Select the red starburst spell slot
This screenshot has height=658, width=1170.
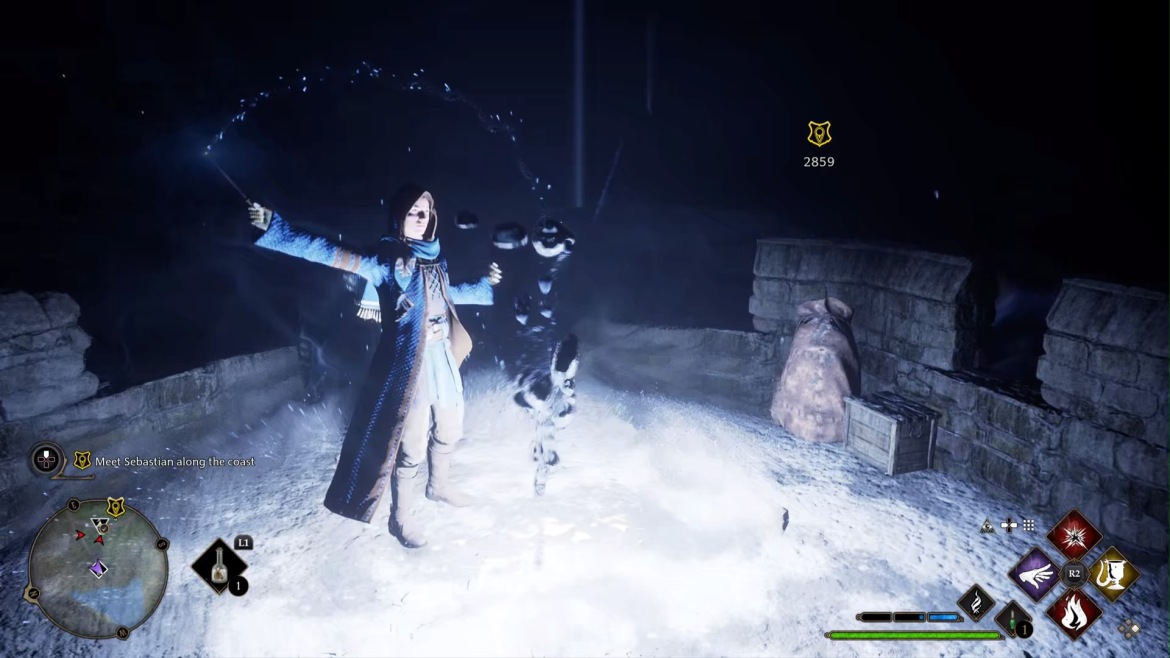1074,536
